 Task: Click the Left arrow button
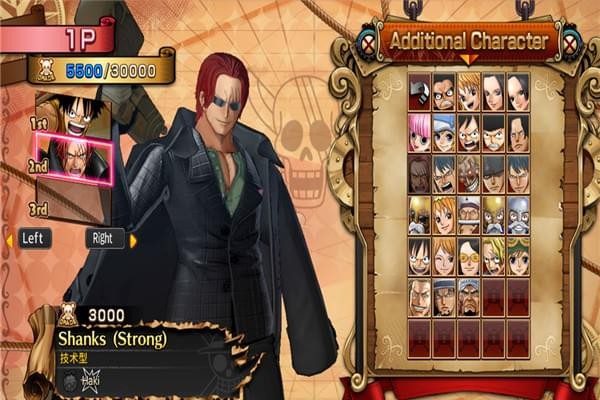click(32, 239)
